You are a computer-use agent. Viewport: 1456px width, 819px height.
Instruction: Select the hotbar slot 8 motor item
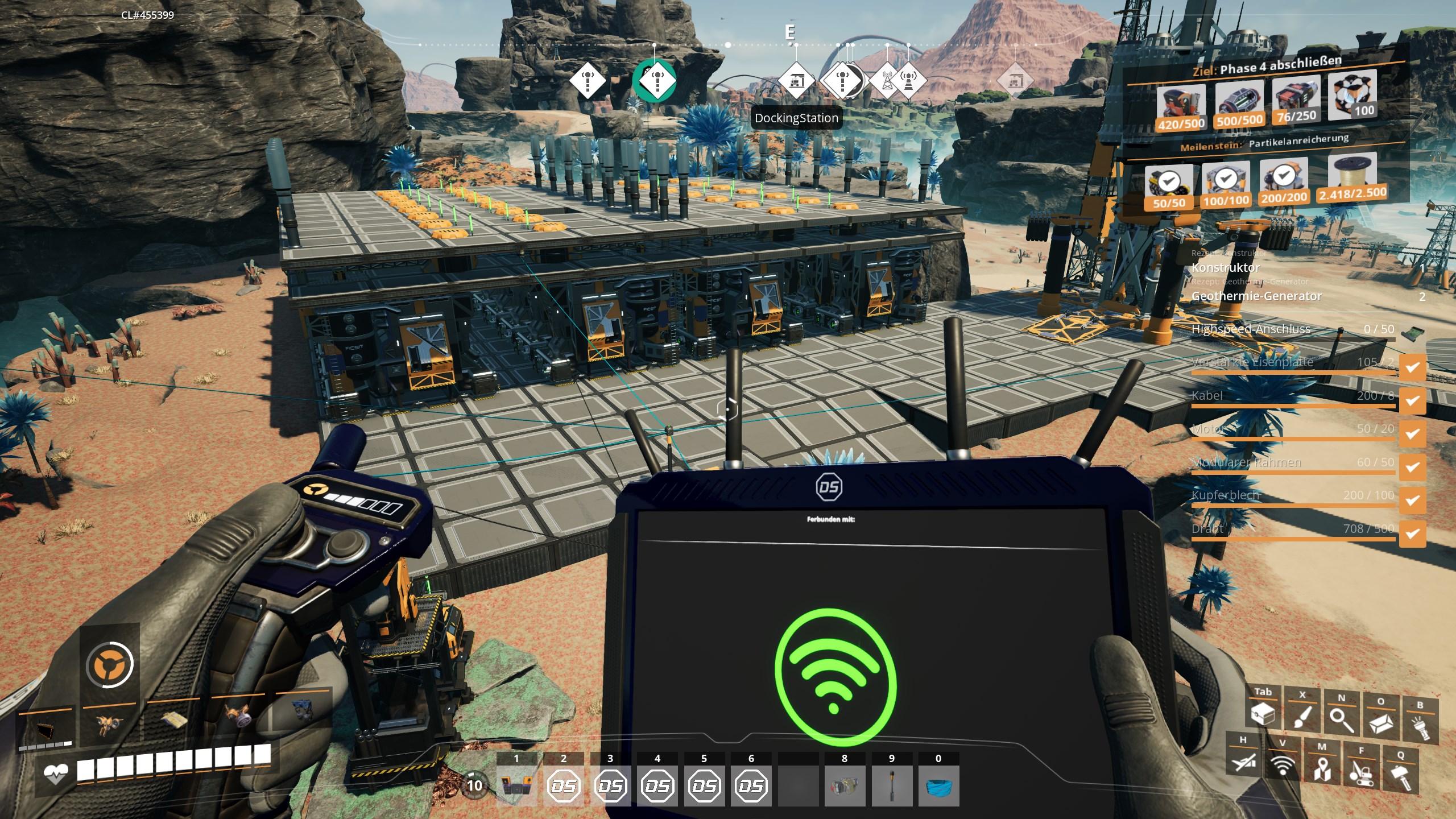tap(845, 785)
